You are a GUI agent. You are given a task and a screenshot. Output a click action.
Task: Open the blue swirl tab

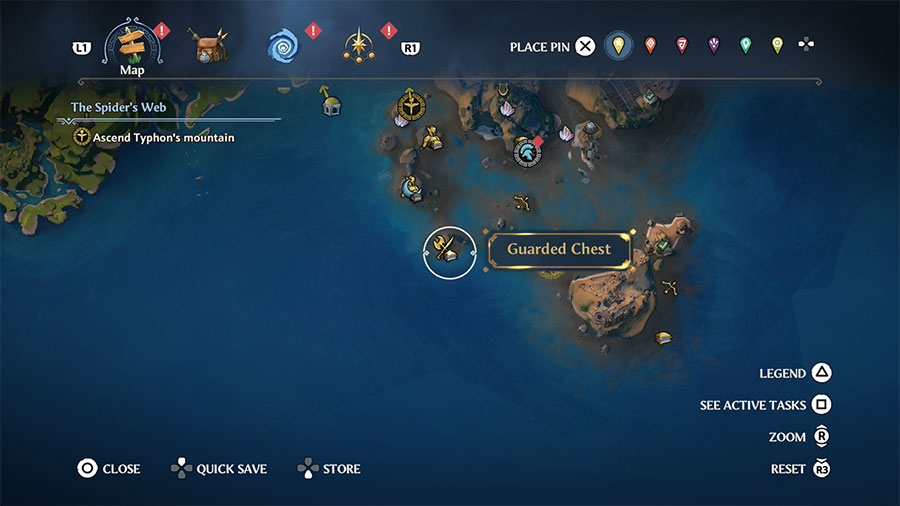[284, 46]
